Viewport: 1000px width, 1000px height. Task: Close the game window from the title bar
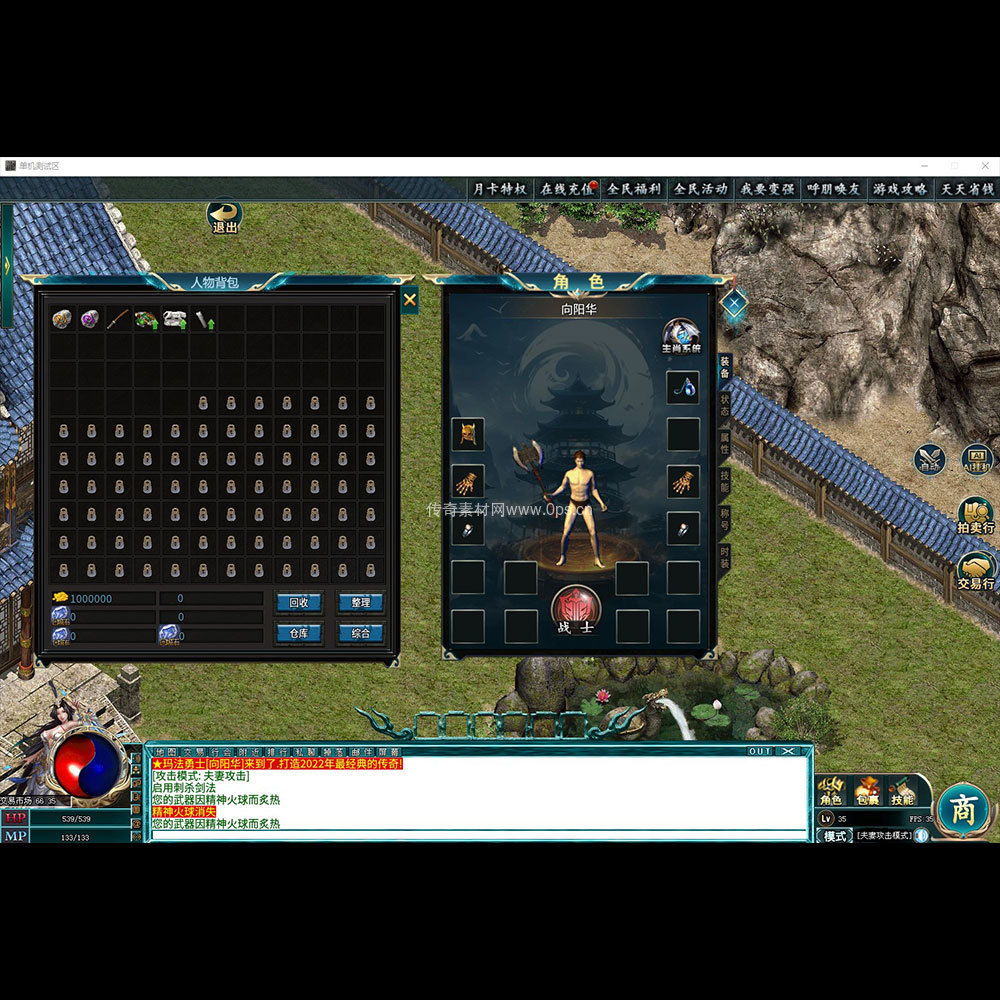[985, 165]
